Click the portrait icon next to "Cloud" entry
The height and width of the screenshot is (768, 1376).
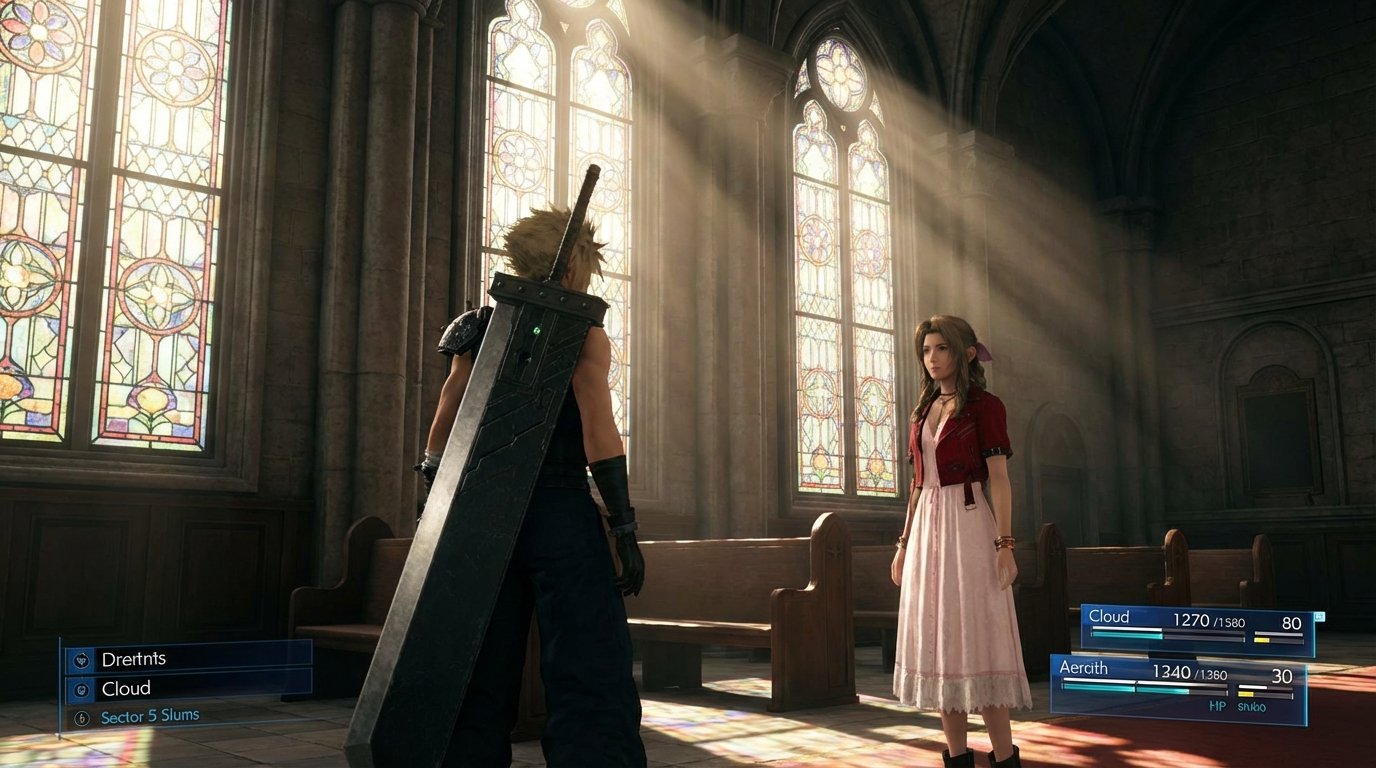pos(81,689)
